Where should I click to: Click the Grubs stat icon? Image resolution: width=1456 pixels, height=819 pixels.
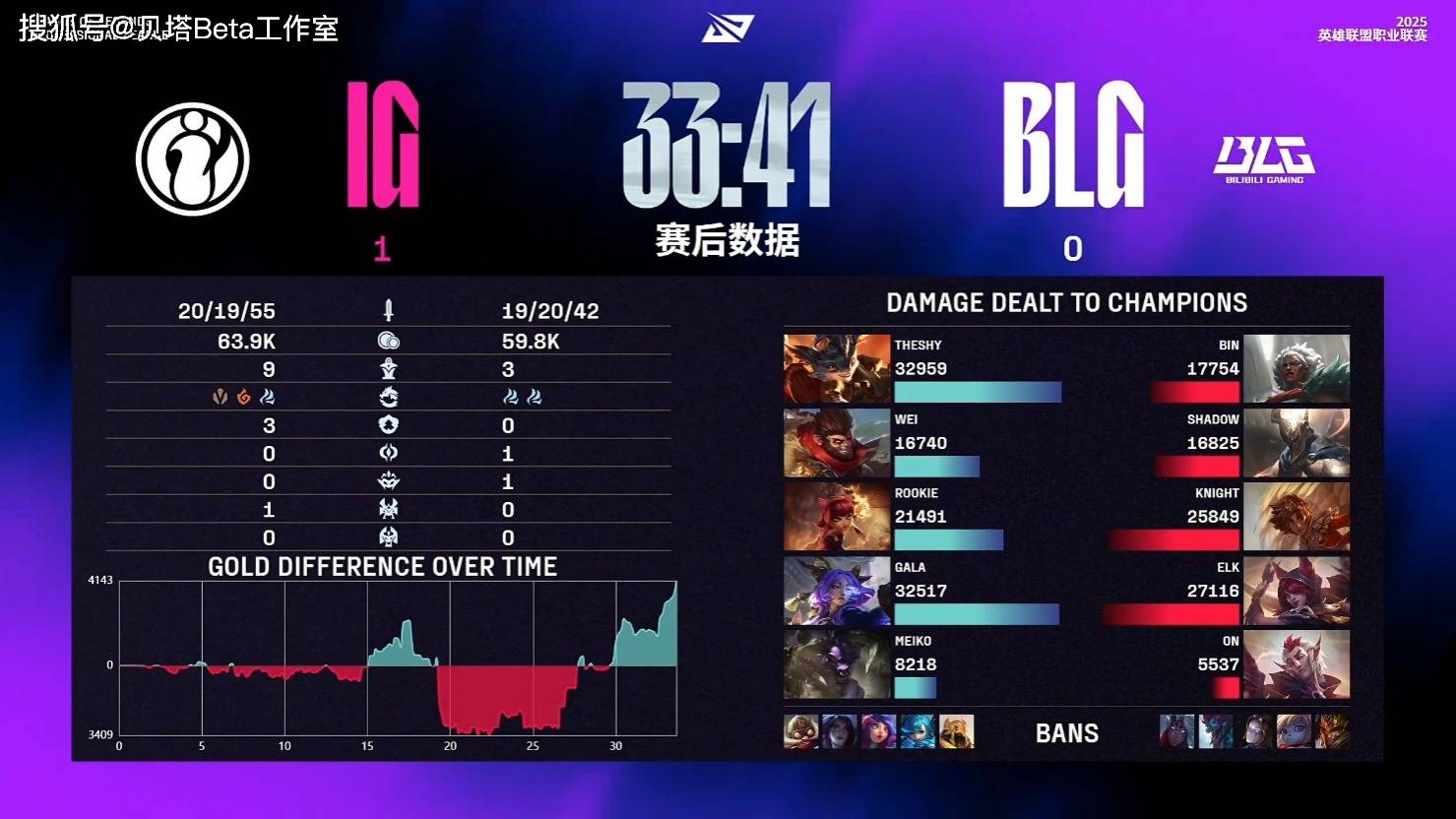point(388,425)
